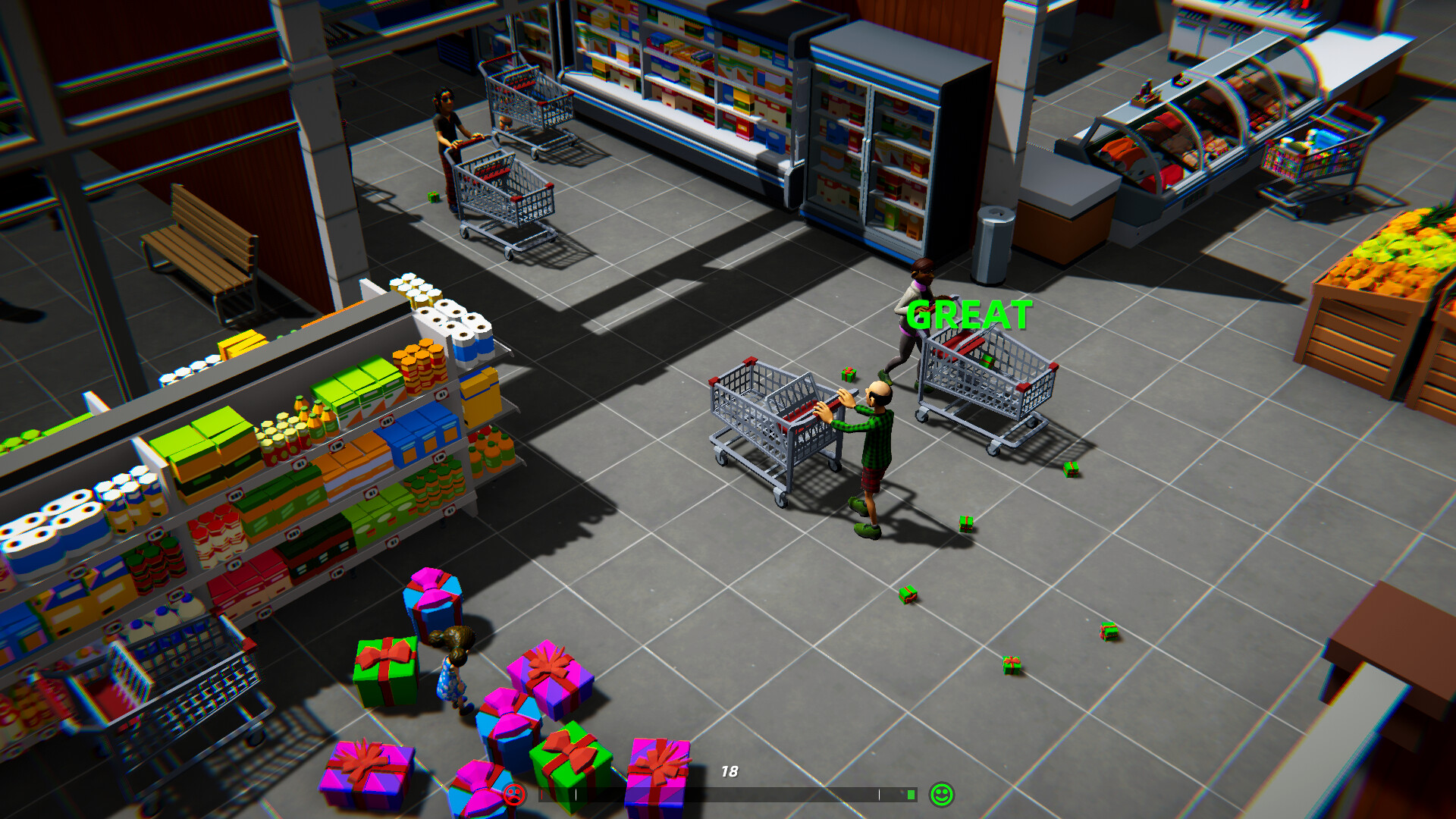Image resolution: width=1456 pixels, height=819 pixels.
Task: Click the green marker on the mood bar
Action: tap(912, 795)
